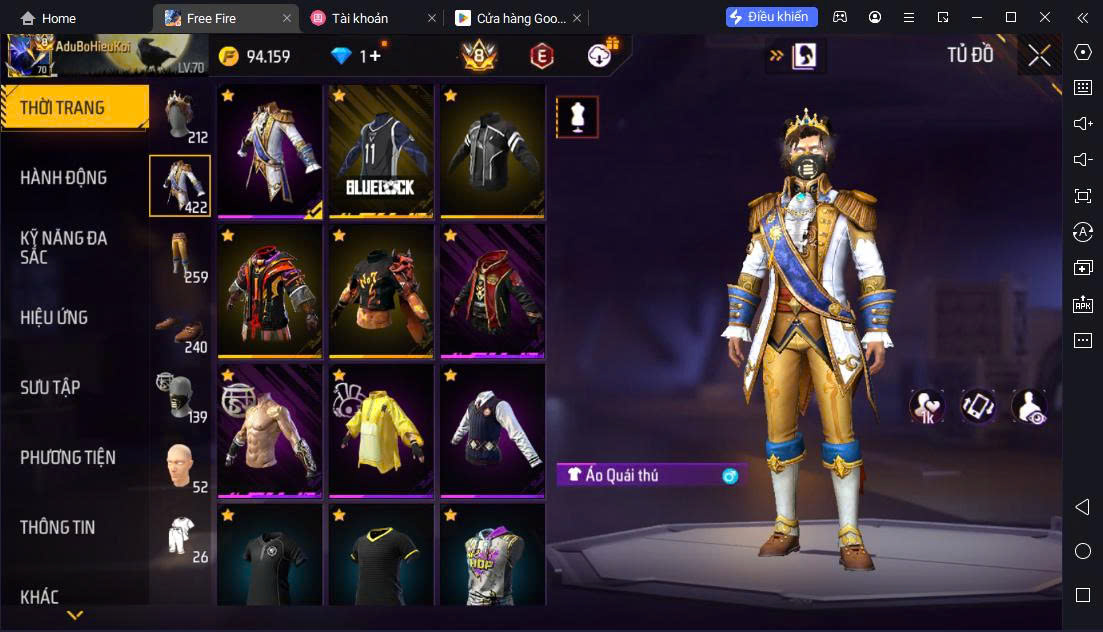Select the Thời Trang menu entry
The width and height of the screenshot is (1103, 632).
[62, 108]
